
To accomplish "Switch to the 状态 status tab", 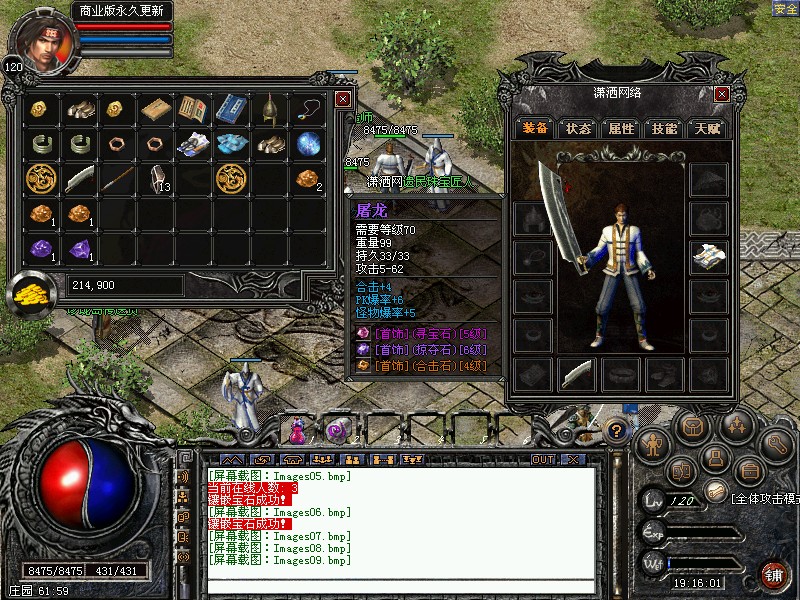I will 578,128.
